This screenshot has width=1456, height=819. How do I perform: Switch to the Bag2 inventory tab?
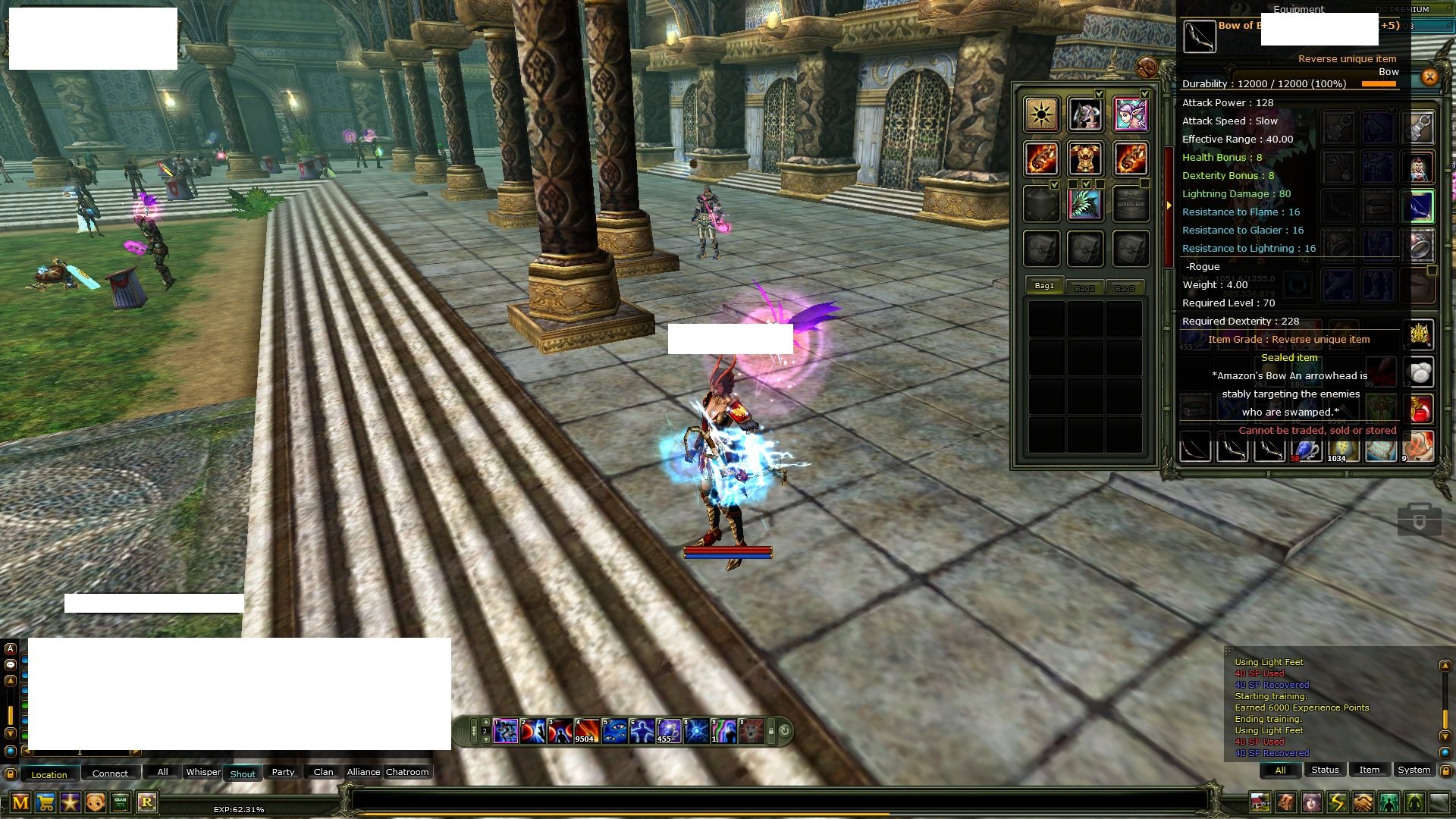pyautogui.click(x=1084, y=287)
